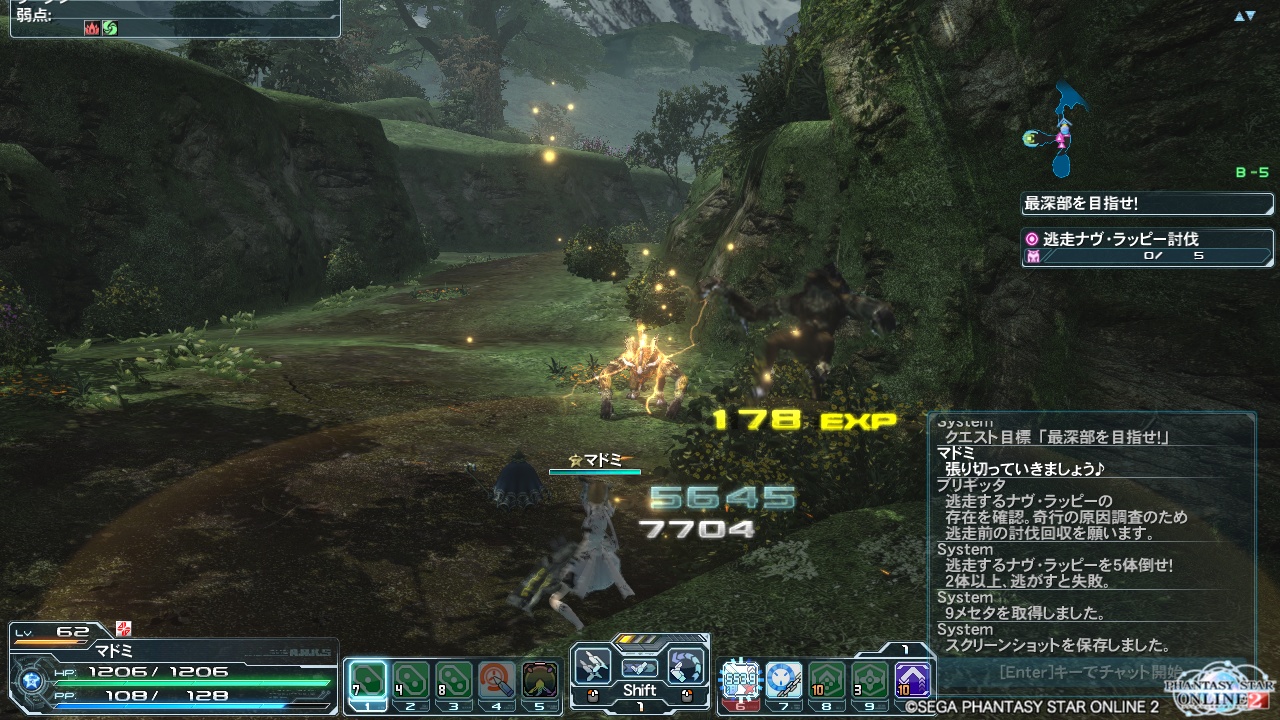Select the 逃走ナヴ・ラッピー討伐 emergency trial tracker

(1147, 247)
